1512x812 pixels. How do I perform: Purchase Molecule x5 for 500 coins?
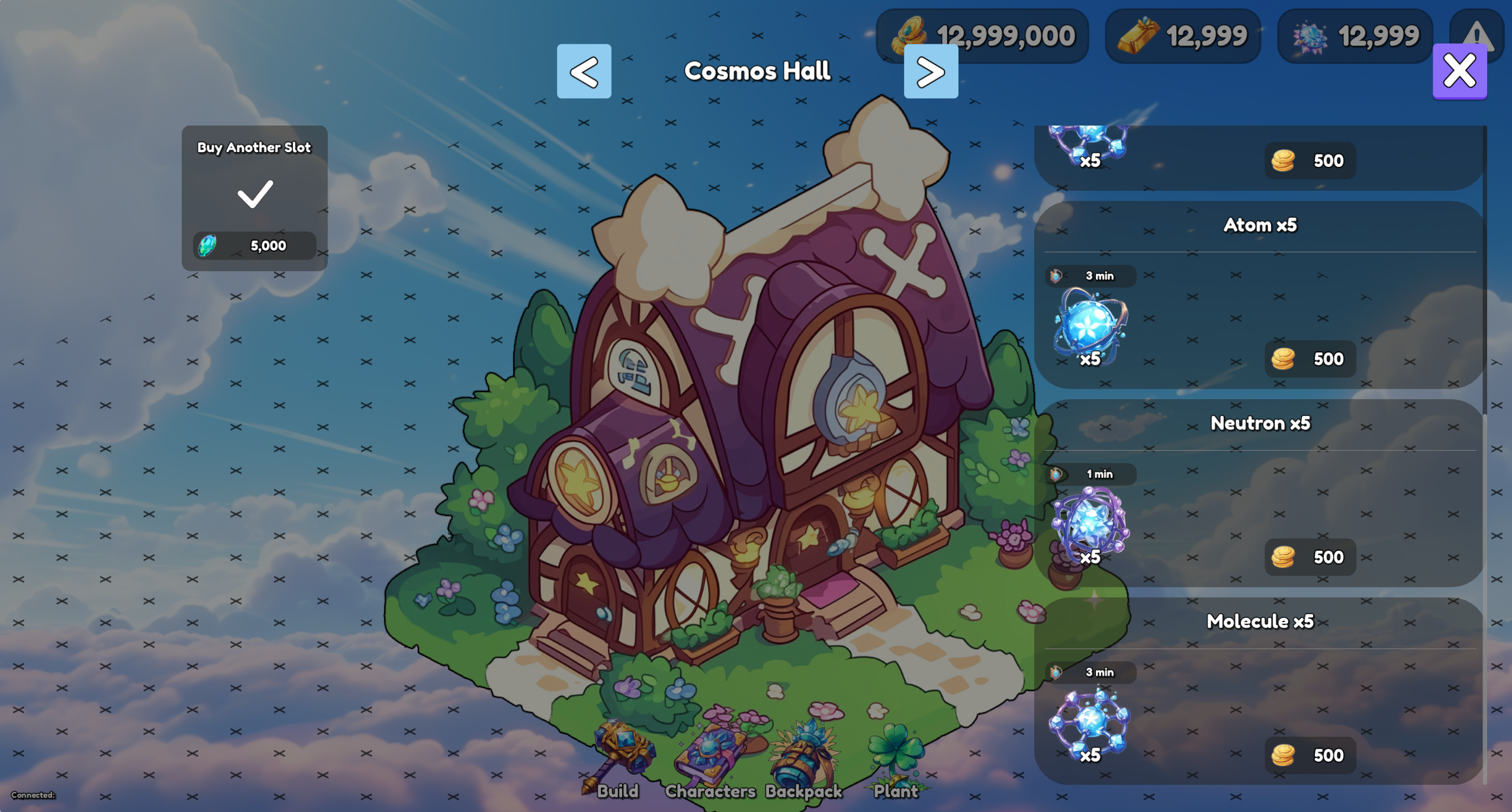point(1310,755)
